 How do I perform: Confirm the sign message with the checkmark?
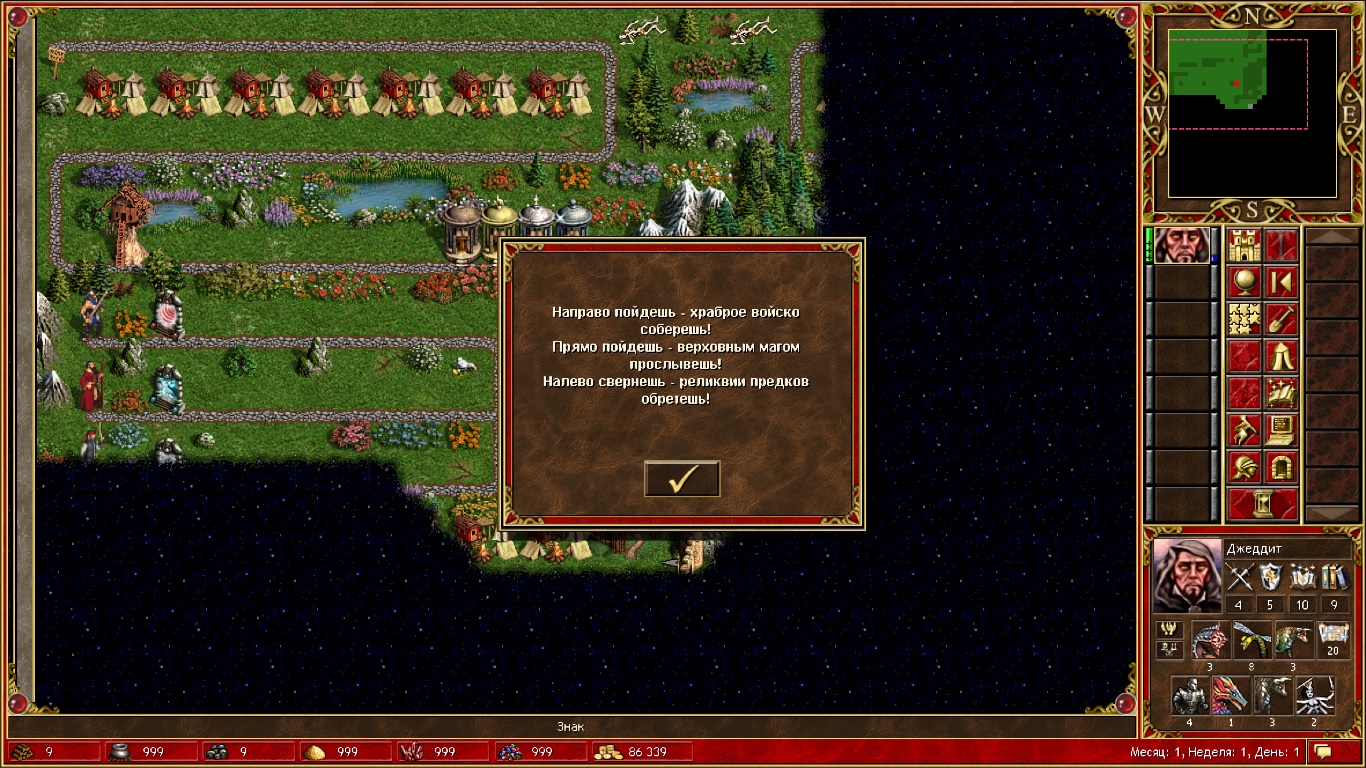tap(682, 479)
